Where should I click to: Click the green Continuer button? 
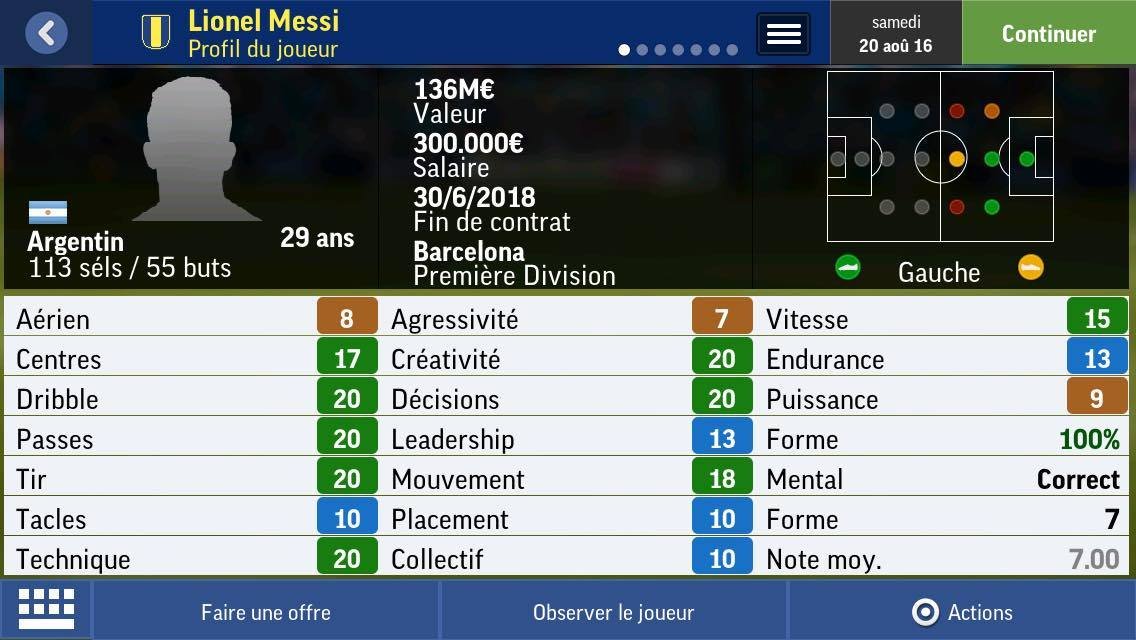click(1048, 33)
